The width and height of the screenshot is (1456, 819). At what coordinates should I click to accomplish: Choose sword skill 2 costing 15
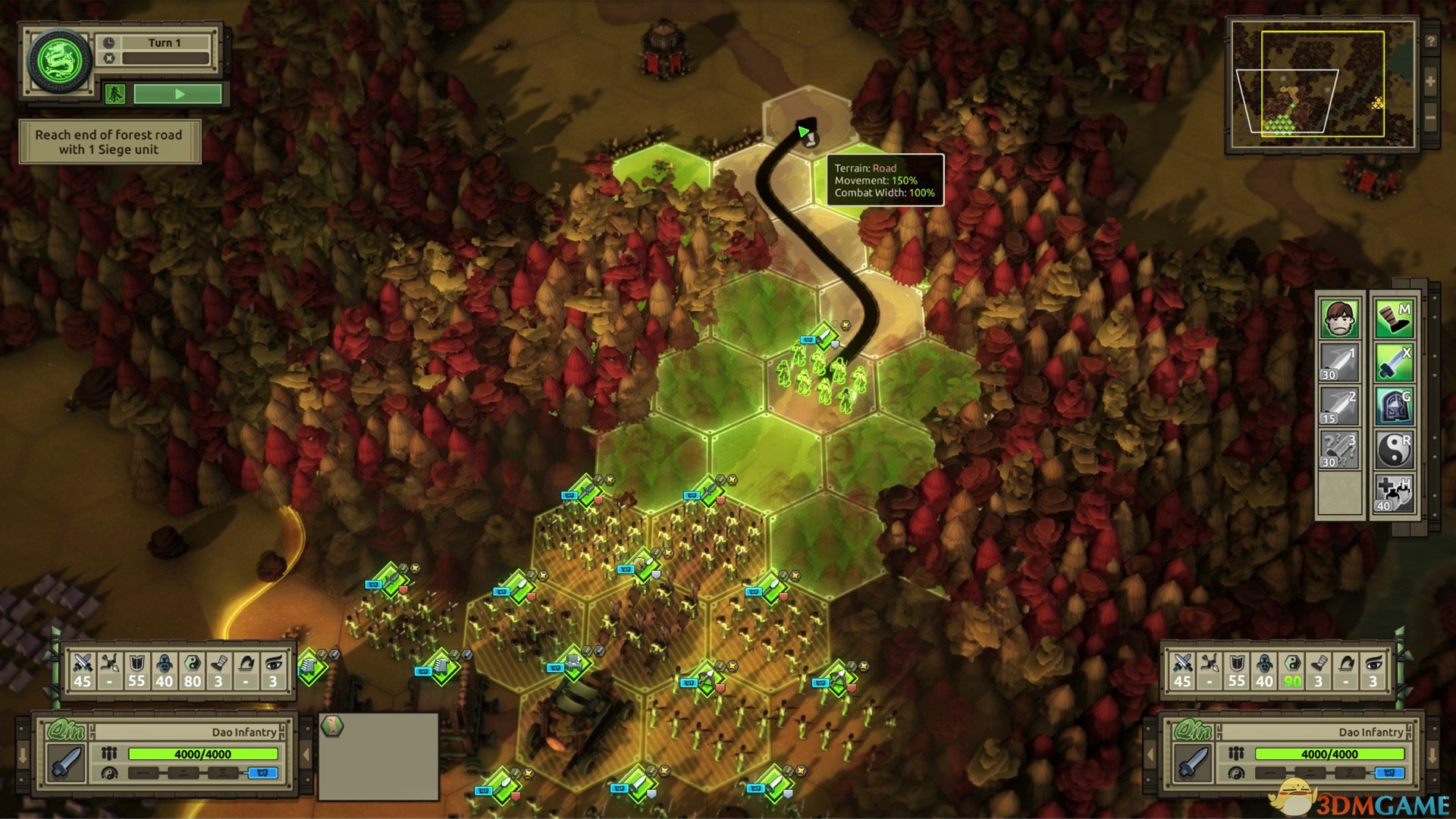[1340, 406]
